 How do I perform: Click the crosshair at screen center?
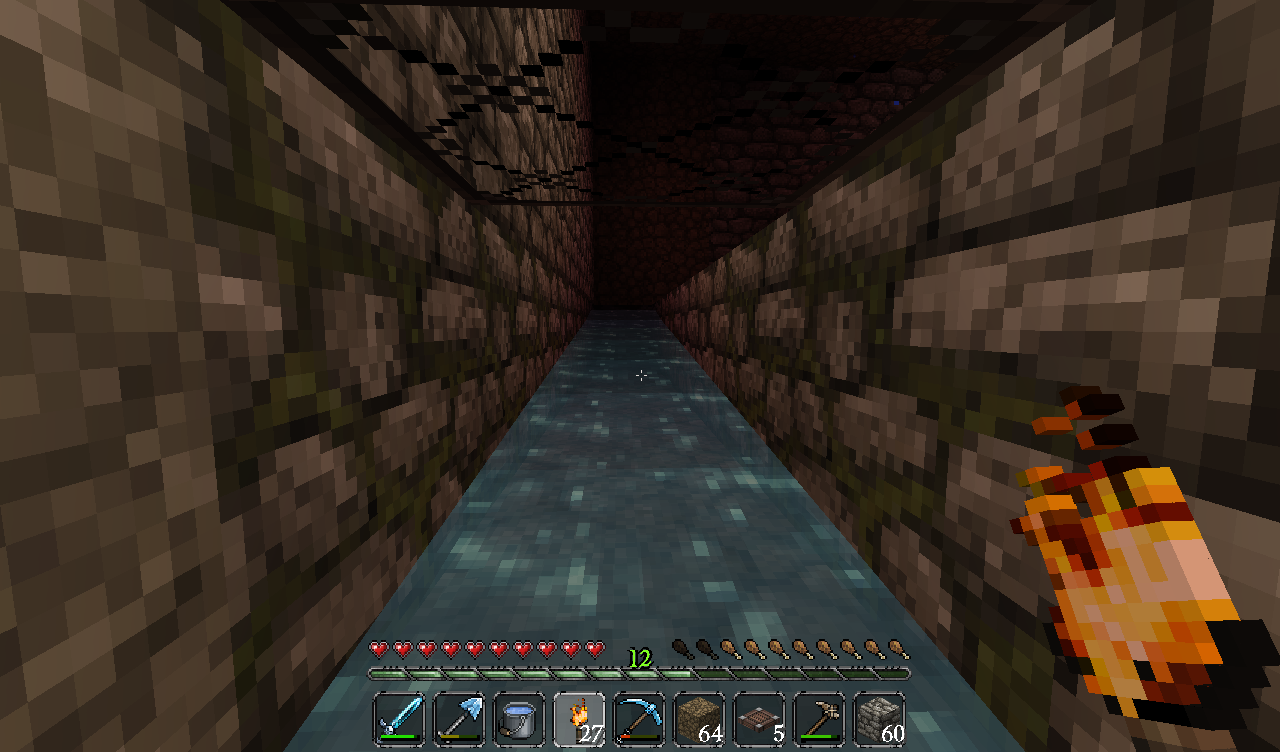tap(640, 375)
